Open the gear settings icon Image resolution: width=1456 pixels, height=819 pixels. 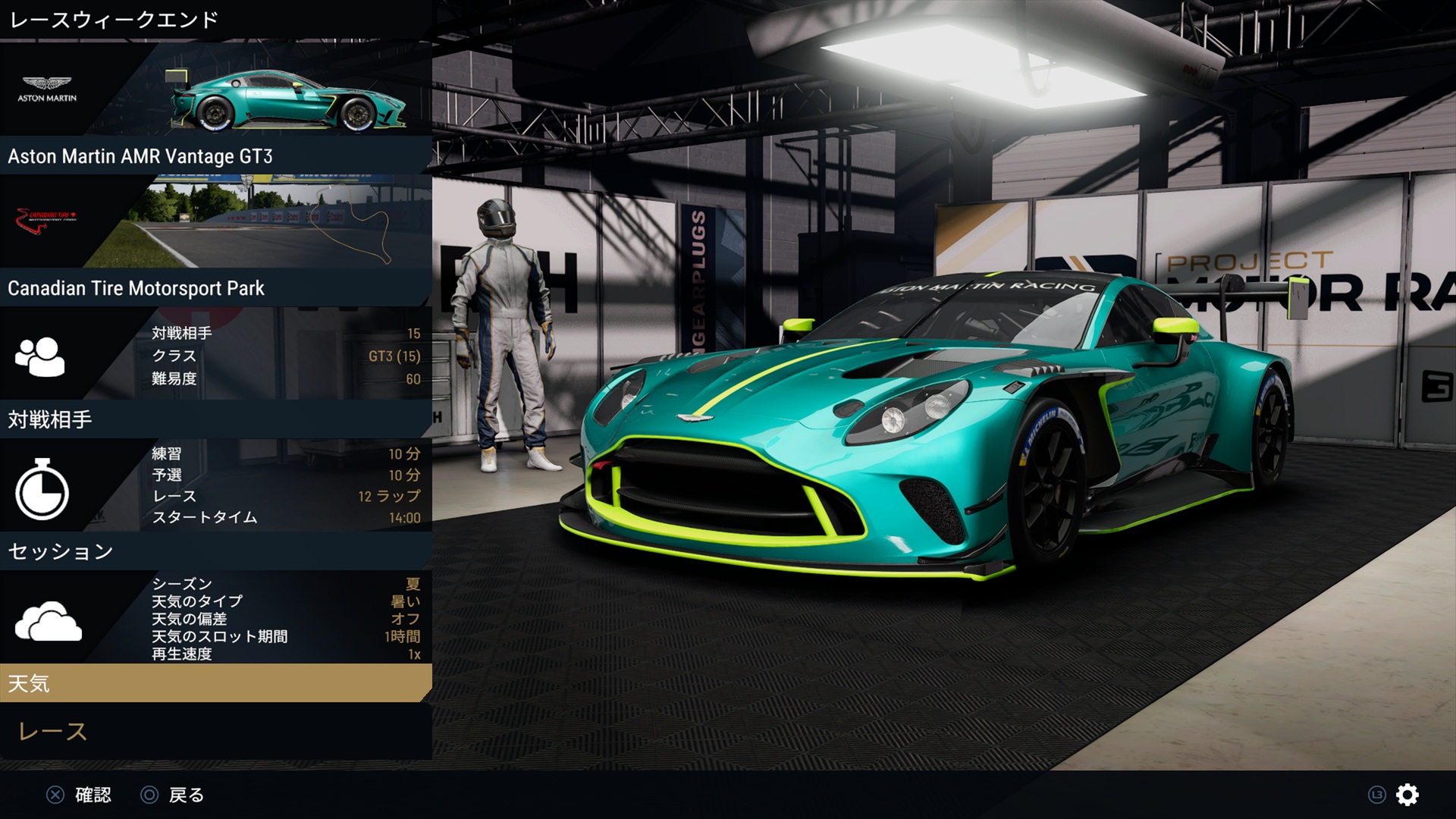click(1407, 795)
